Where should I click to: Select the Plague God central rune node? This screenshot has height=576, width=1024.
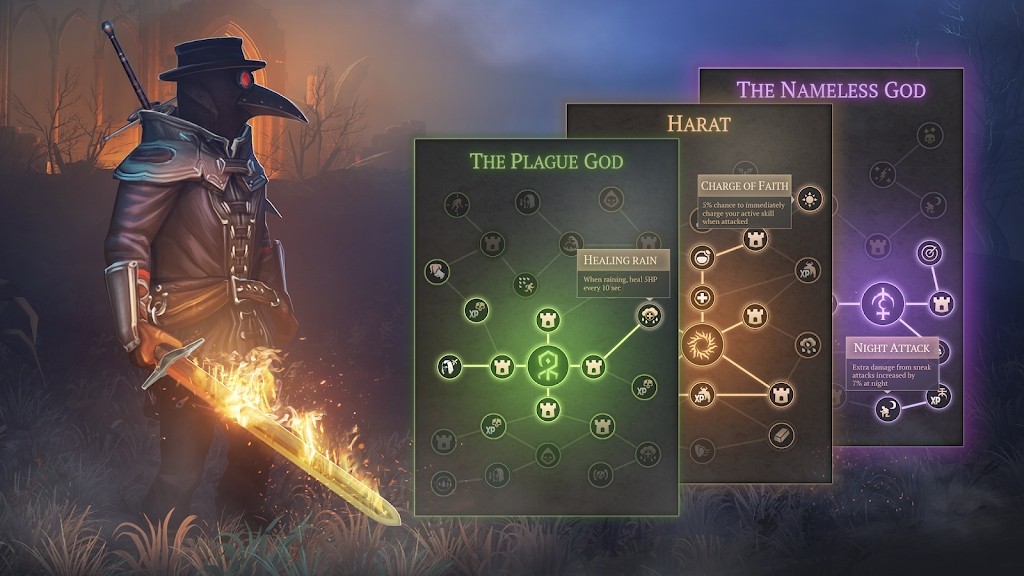pyautogui.click(x=547, y=364)
